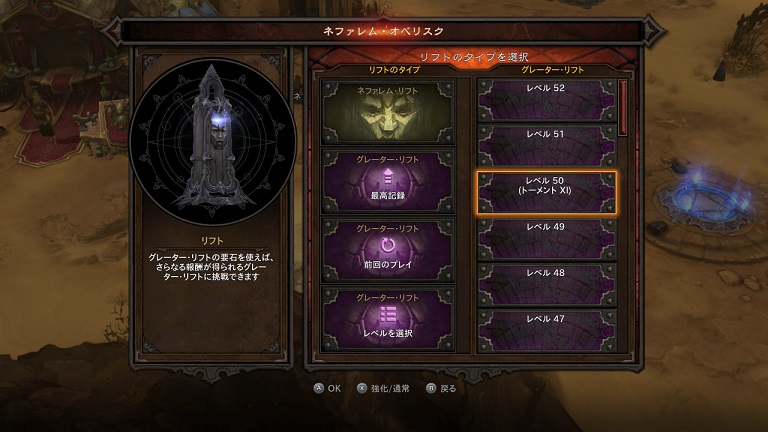Choose グレーター・リフト 最高記録 option
The width and height of the screenshot is (768, 432).
(x=389, y=178)
